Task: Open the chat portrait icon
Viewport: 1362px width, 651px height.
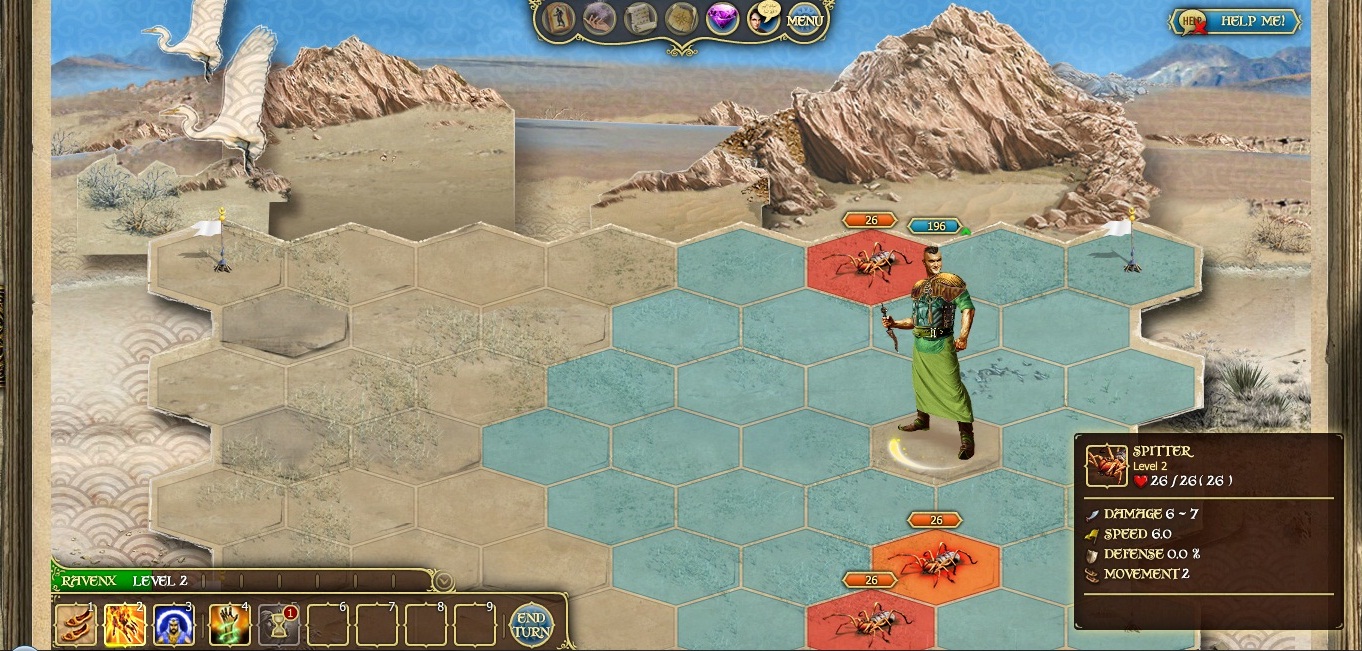Action: [763, 19]
